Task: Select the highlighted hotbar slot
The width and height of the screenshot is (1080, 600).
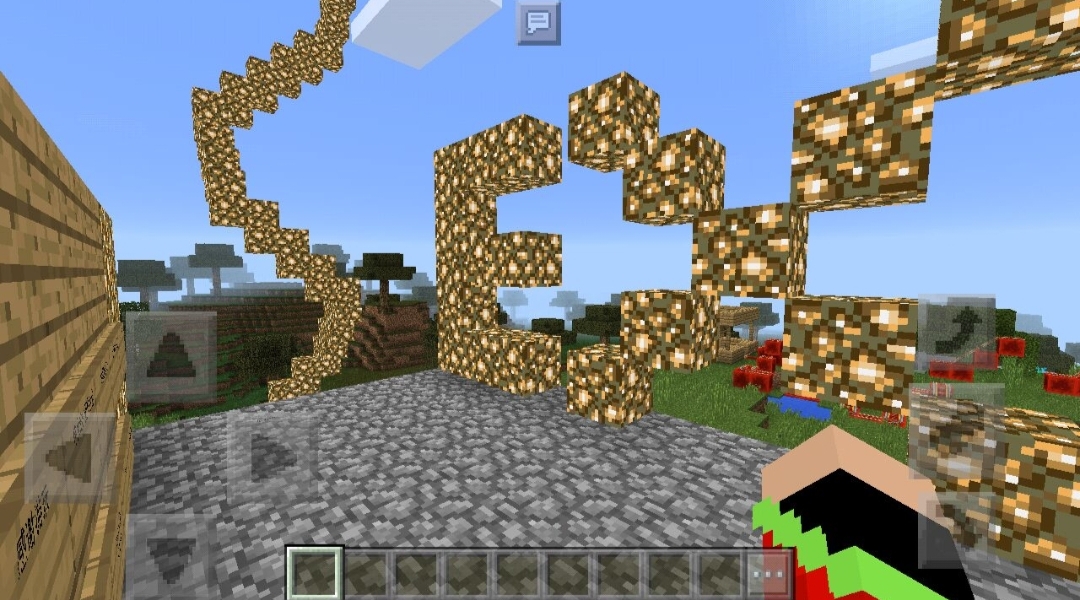Action: point(315,574)
